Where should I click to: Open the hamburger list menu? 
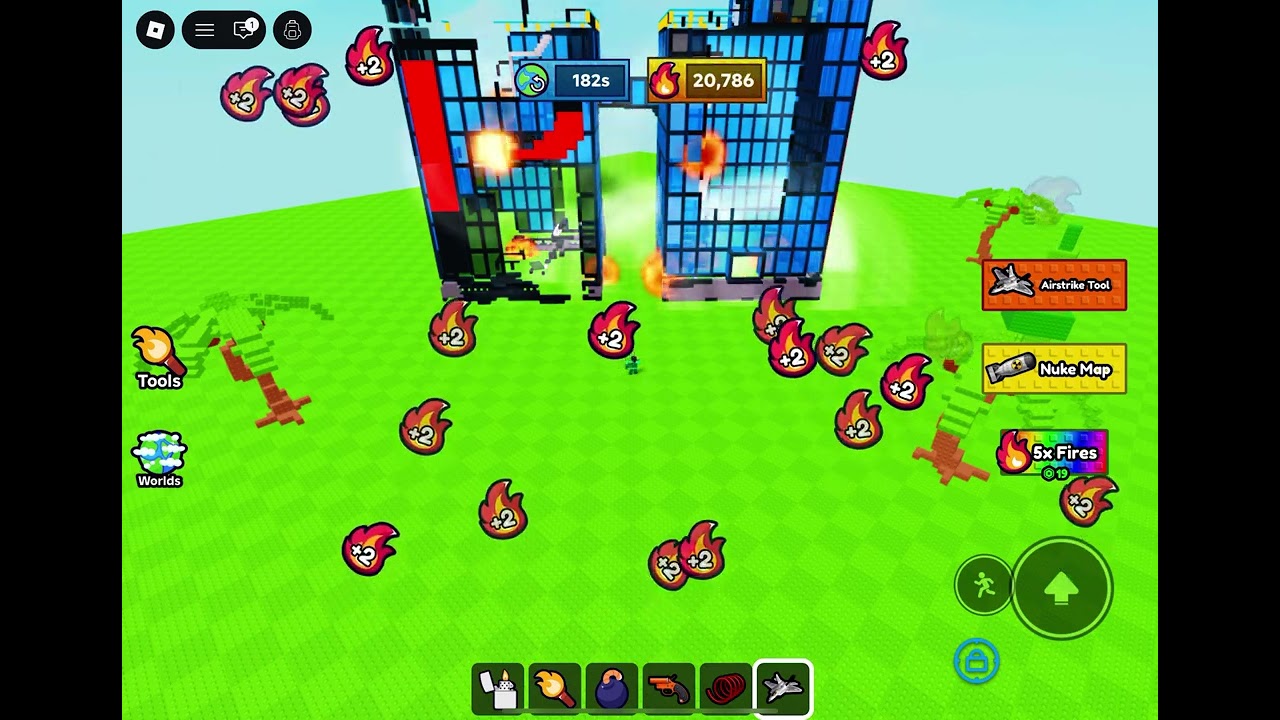pos(204,30)
